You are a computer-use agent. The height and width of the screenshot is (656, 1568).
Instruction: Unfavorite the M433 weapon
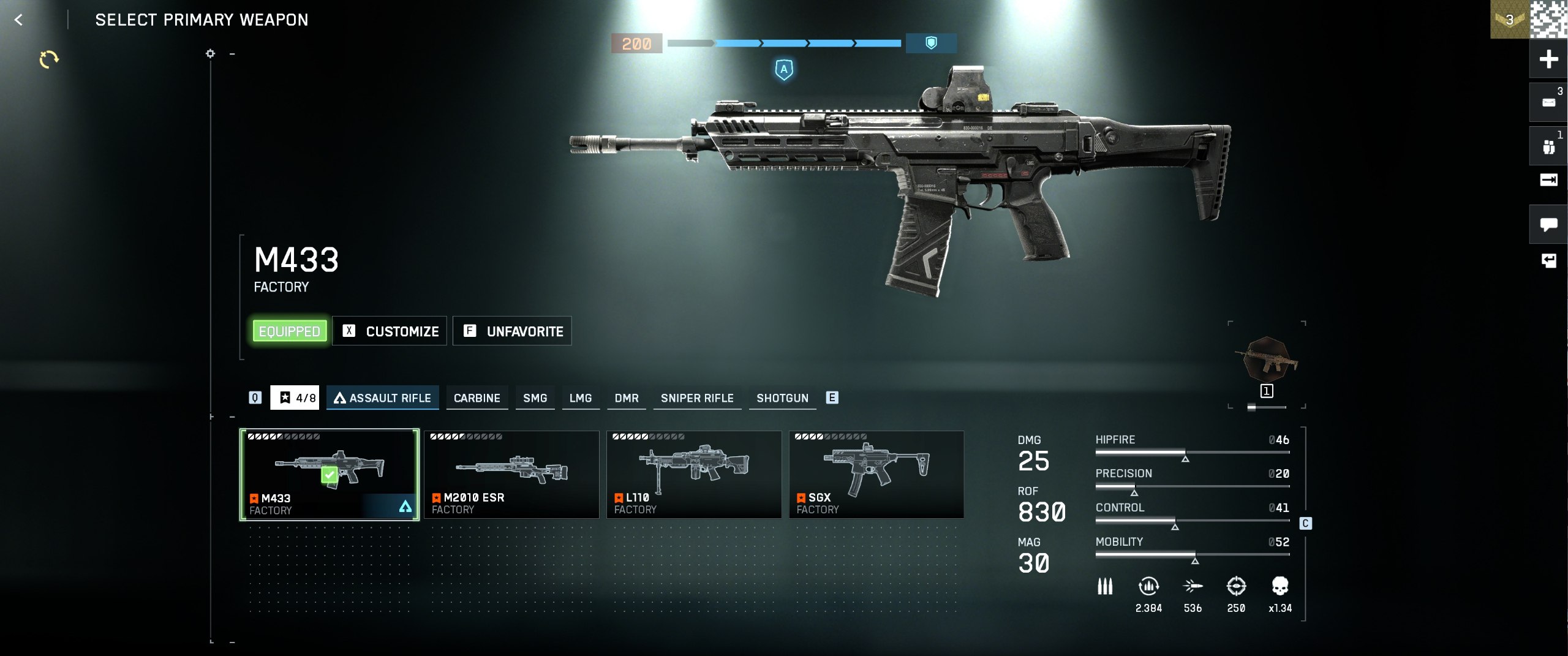coord(512,331)
